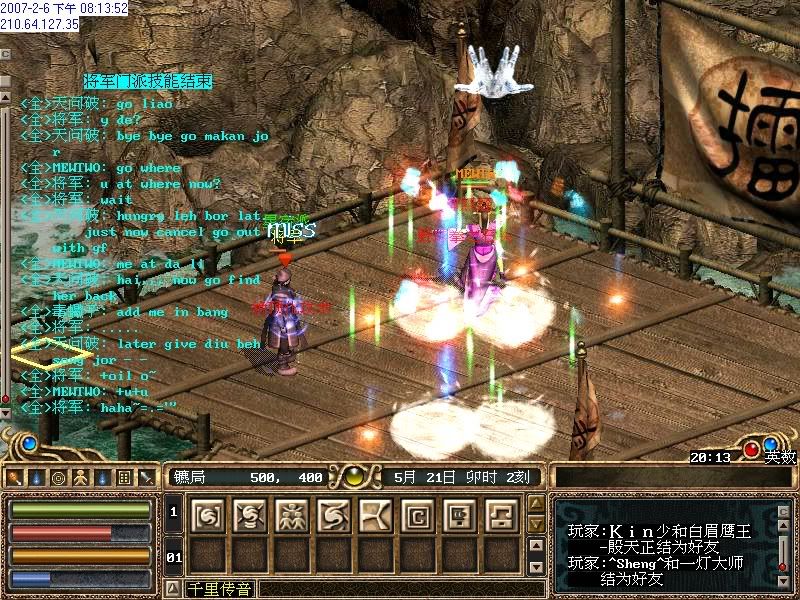Click the red orb beside the clock
Image resolution: width=800 pixels, height=600 pixels.
751,449
